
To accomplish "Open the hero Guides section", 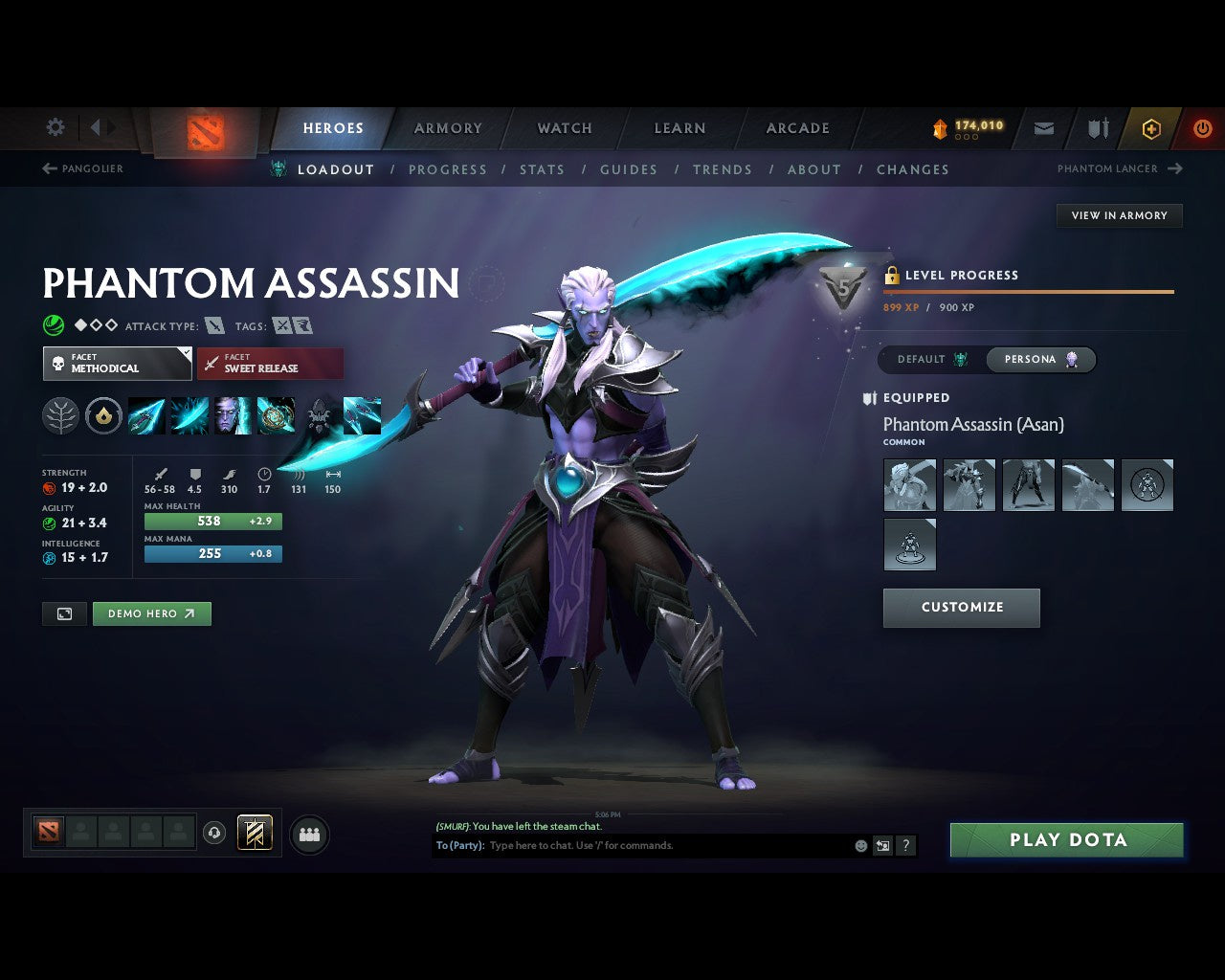I will 629,169.
